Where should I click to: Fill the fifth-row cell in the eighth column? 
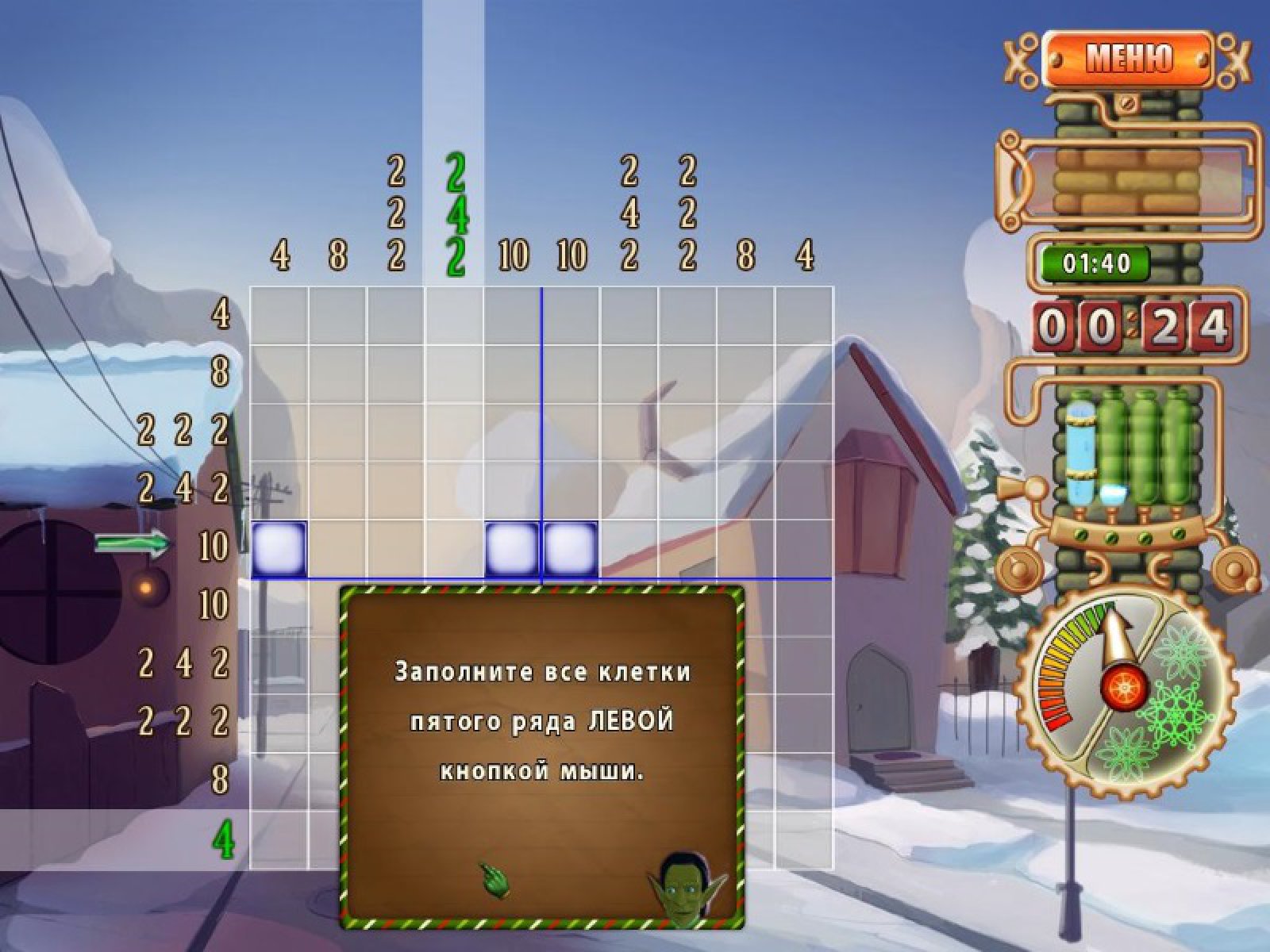(x=687, y=549)
